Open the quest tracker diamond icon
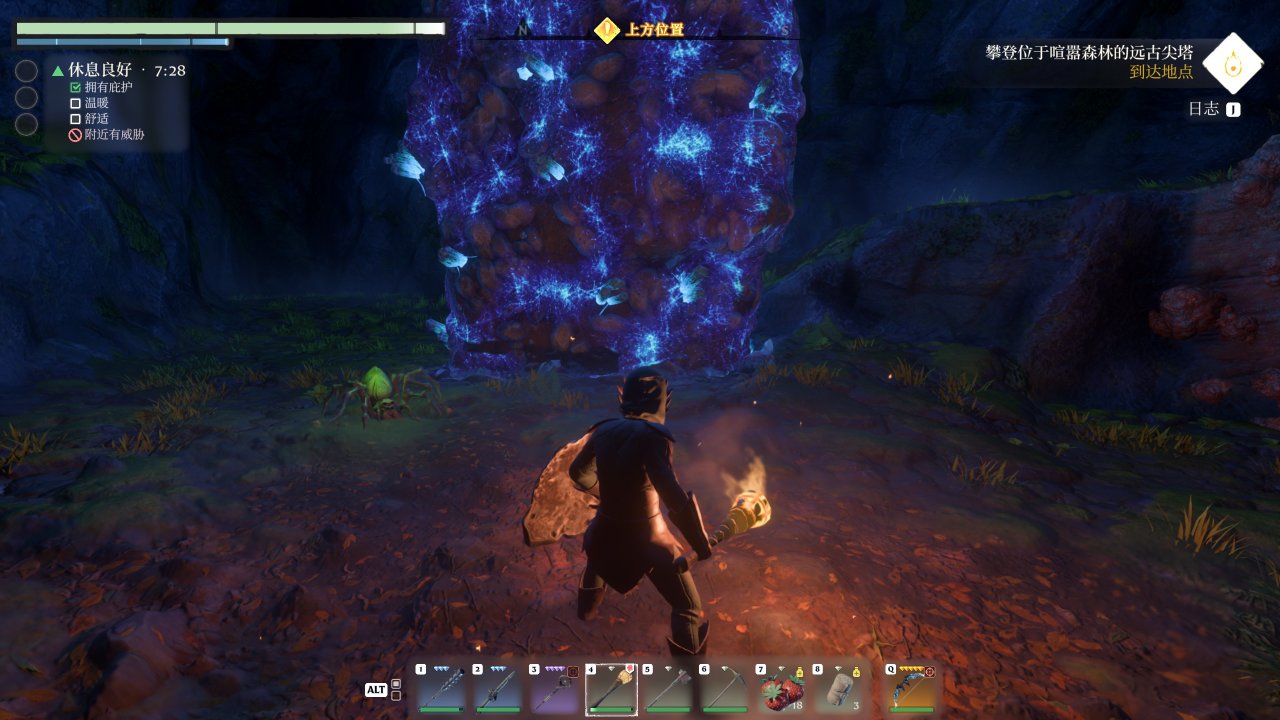This screenshot has width=1280, height=720. tap(1231, 62)
